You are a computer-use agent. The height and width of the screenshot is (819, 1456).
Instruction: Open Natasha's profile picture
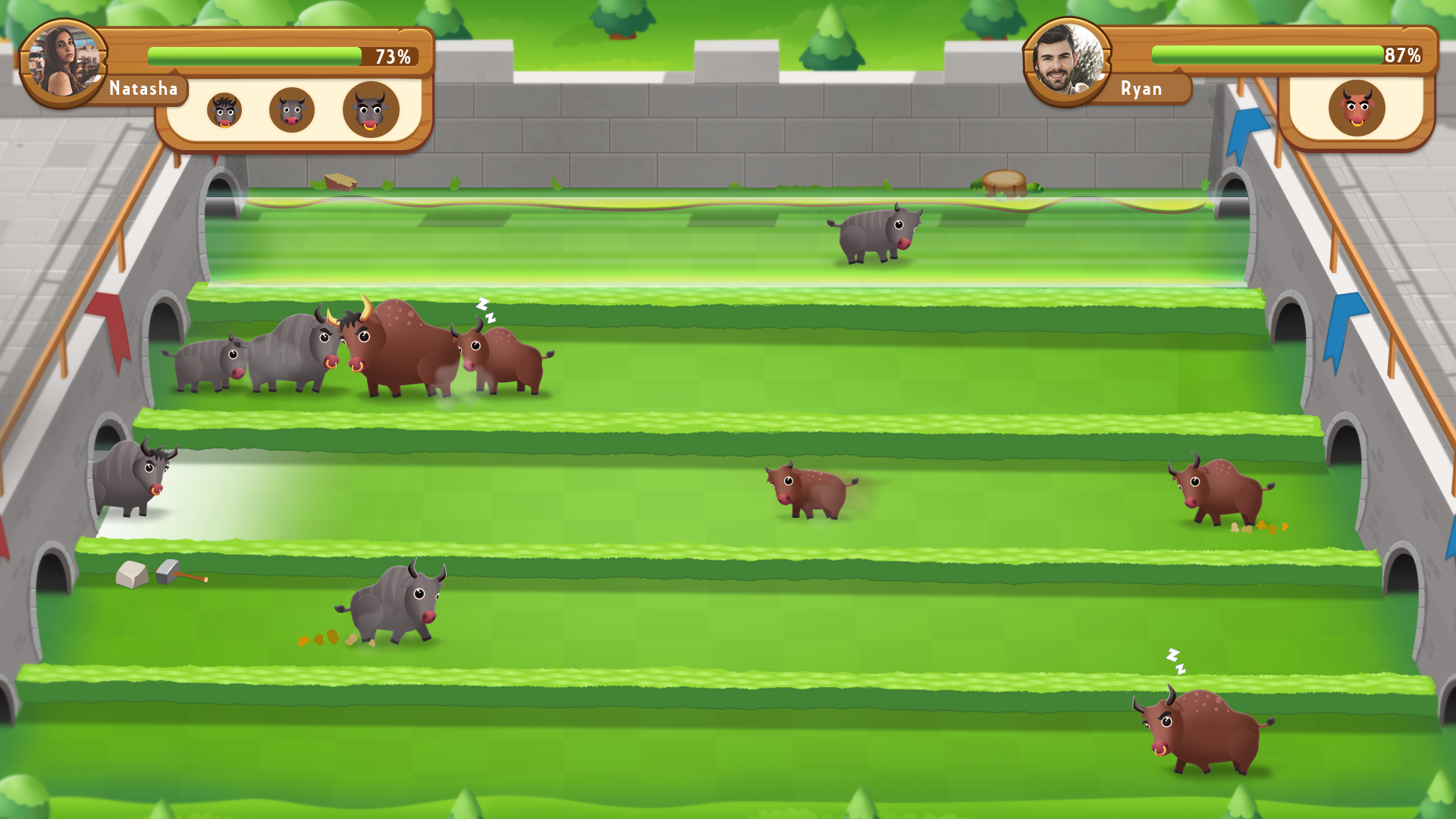point(64,61)
